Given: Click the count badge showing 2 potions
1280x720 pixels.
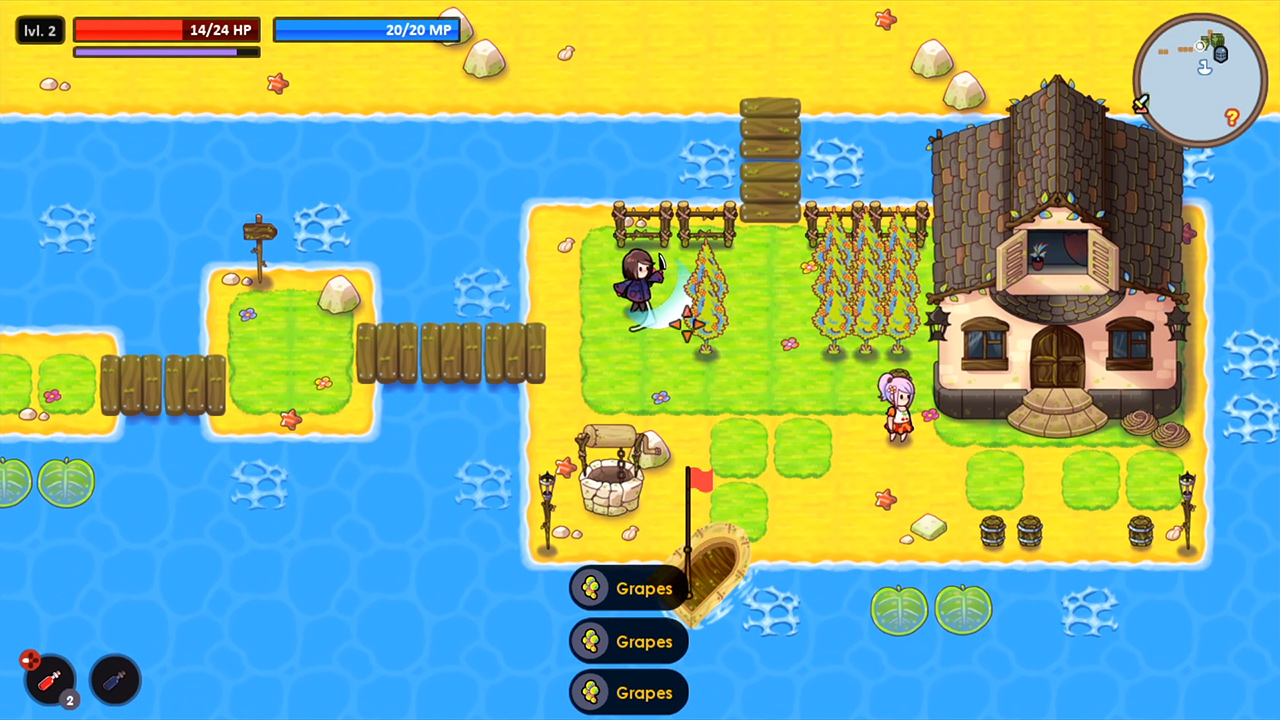Looking at the screenshot, I should point(69,698).
